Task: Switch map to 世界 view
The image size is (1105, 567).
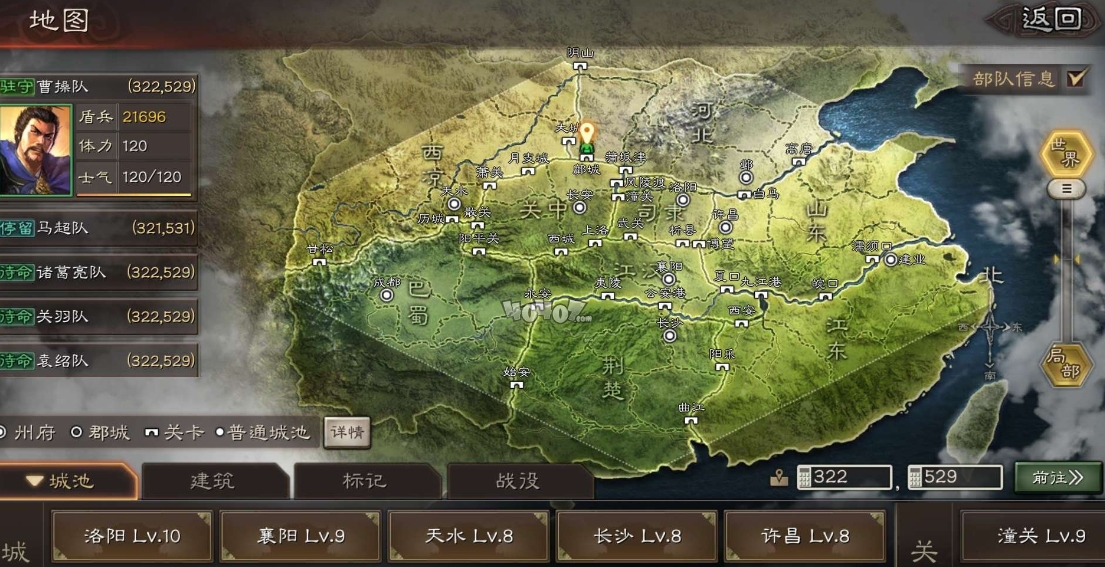Action: [x=1067, y=155]
